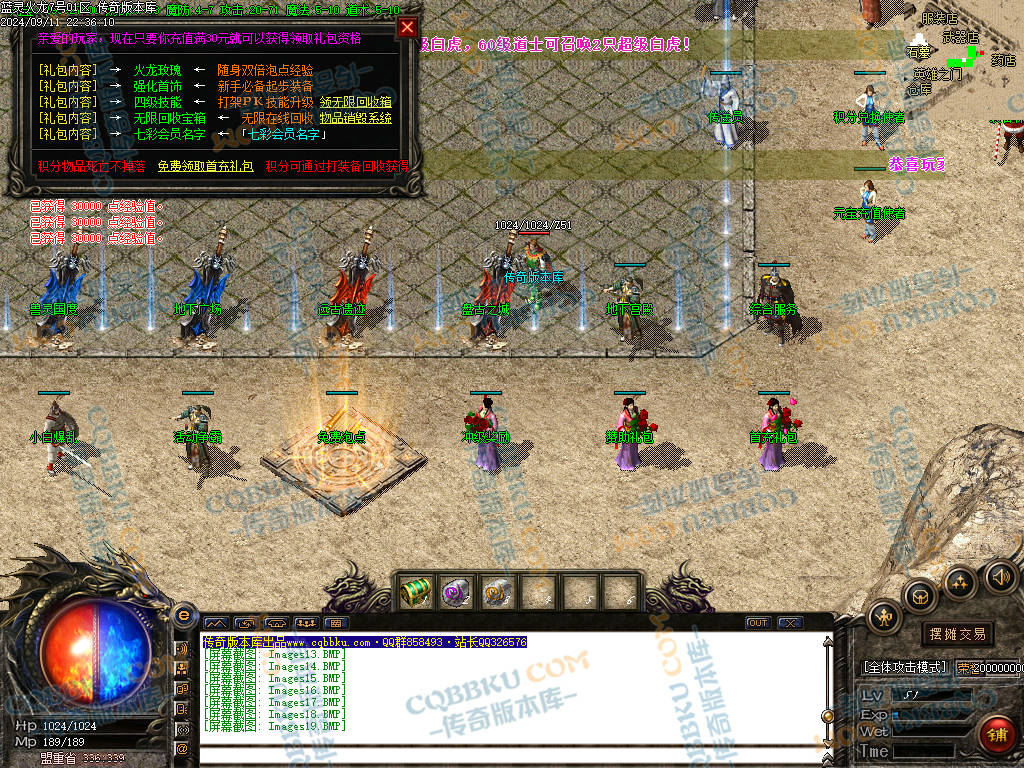Click the chat channel '@' button
Screen dimensions: 1024x768
183,748
